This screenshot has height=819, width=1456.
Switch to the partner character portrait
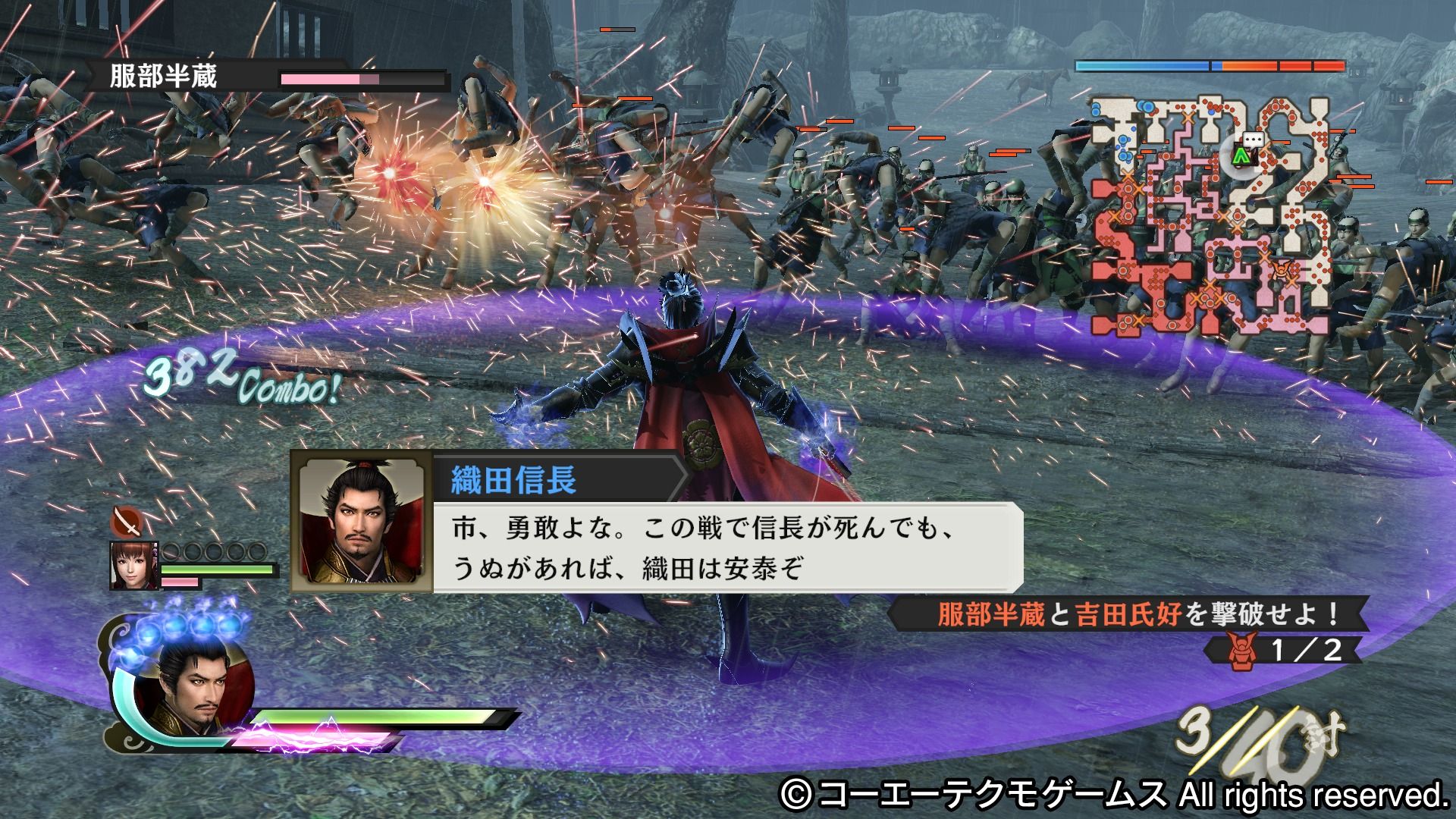click(134, 566)
